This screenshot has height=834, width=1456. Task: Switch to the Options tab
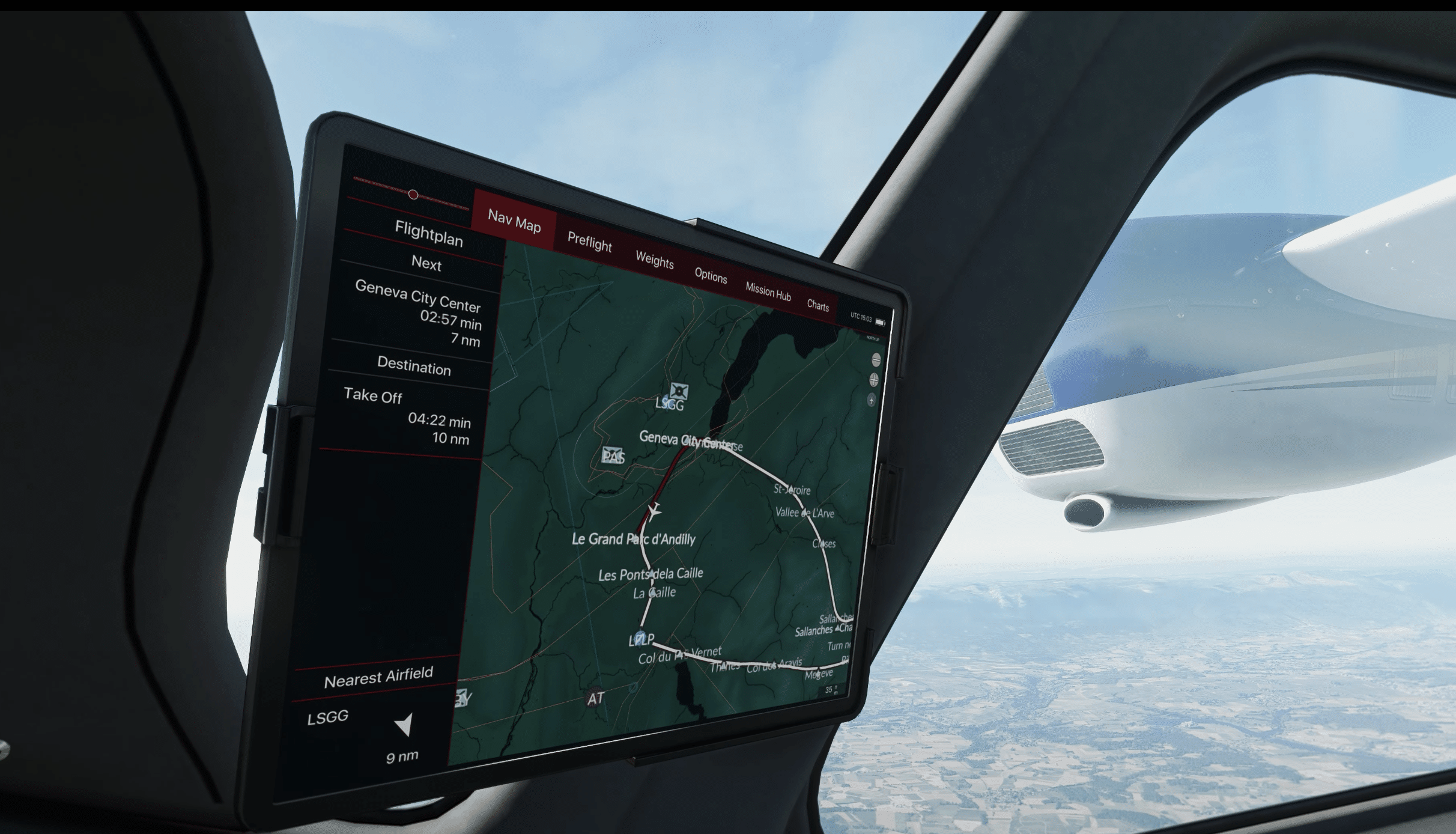pyautogui.click(x=711, y=275)
